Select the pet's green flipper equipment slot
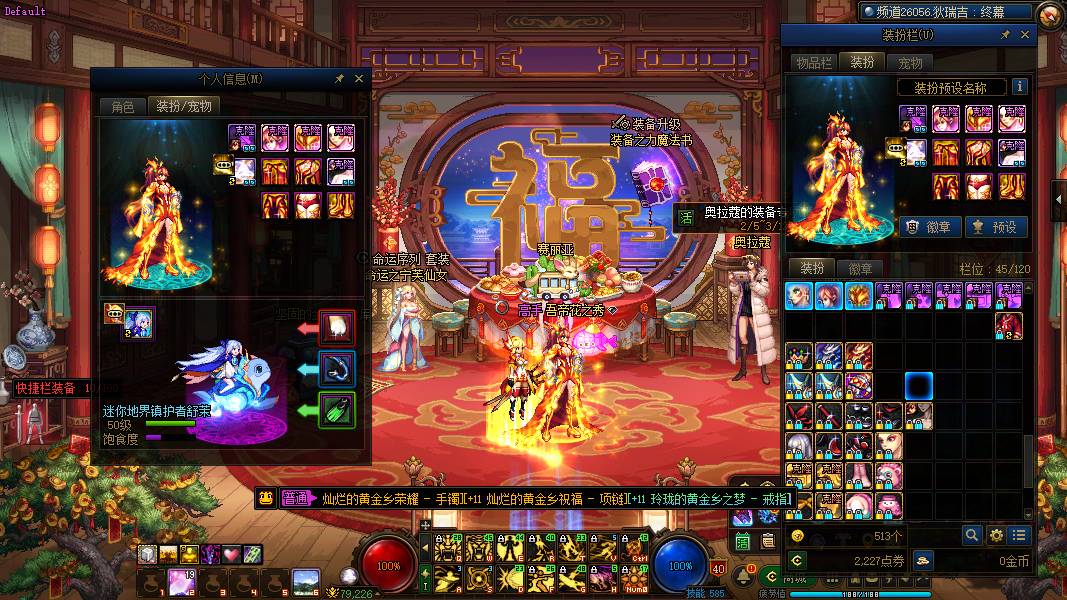The image size is (1067, 600). pos(337,410)
